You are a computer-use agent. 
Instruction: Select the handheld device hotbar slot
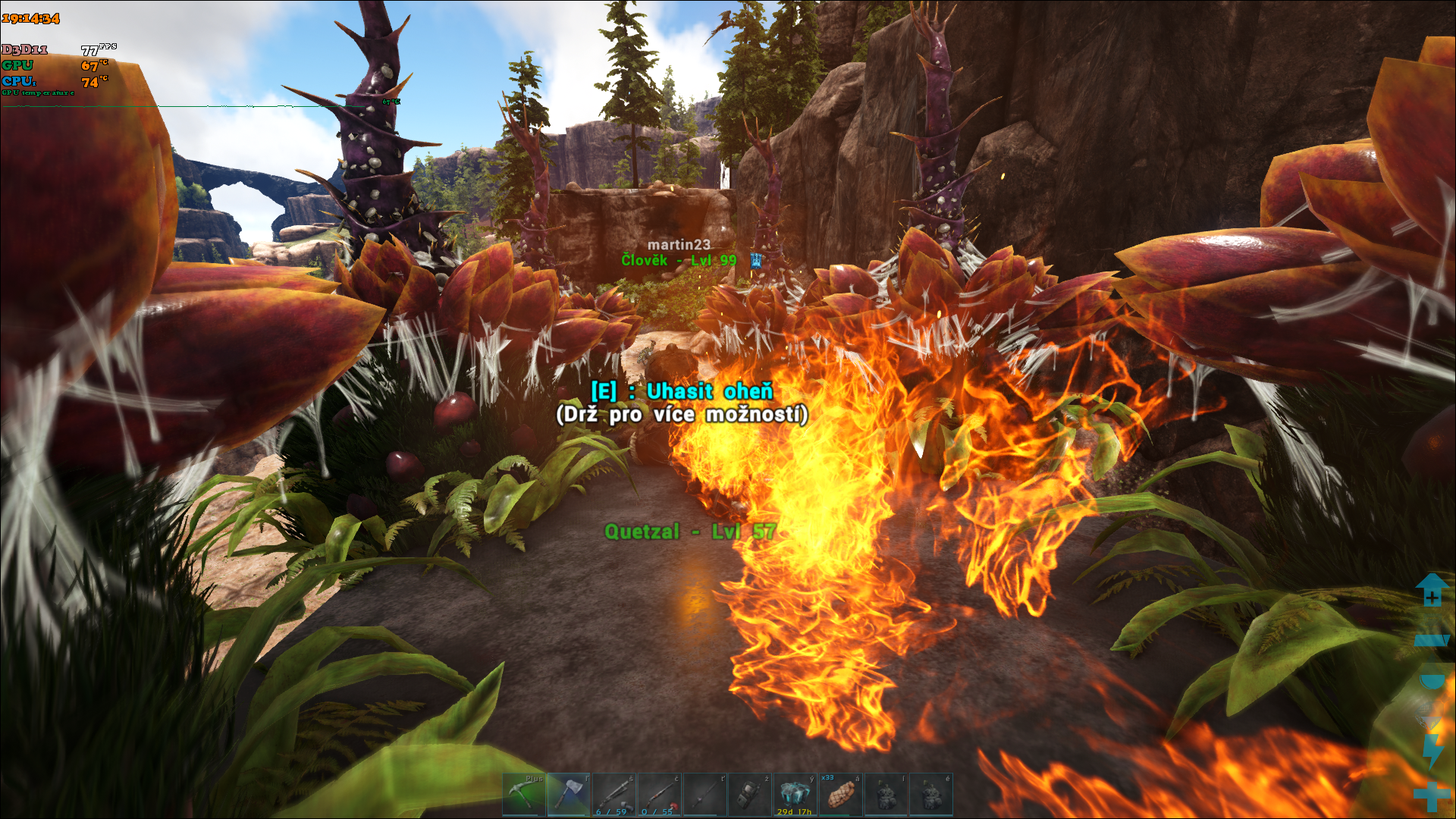click(750, 795)
